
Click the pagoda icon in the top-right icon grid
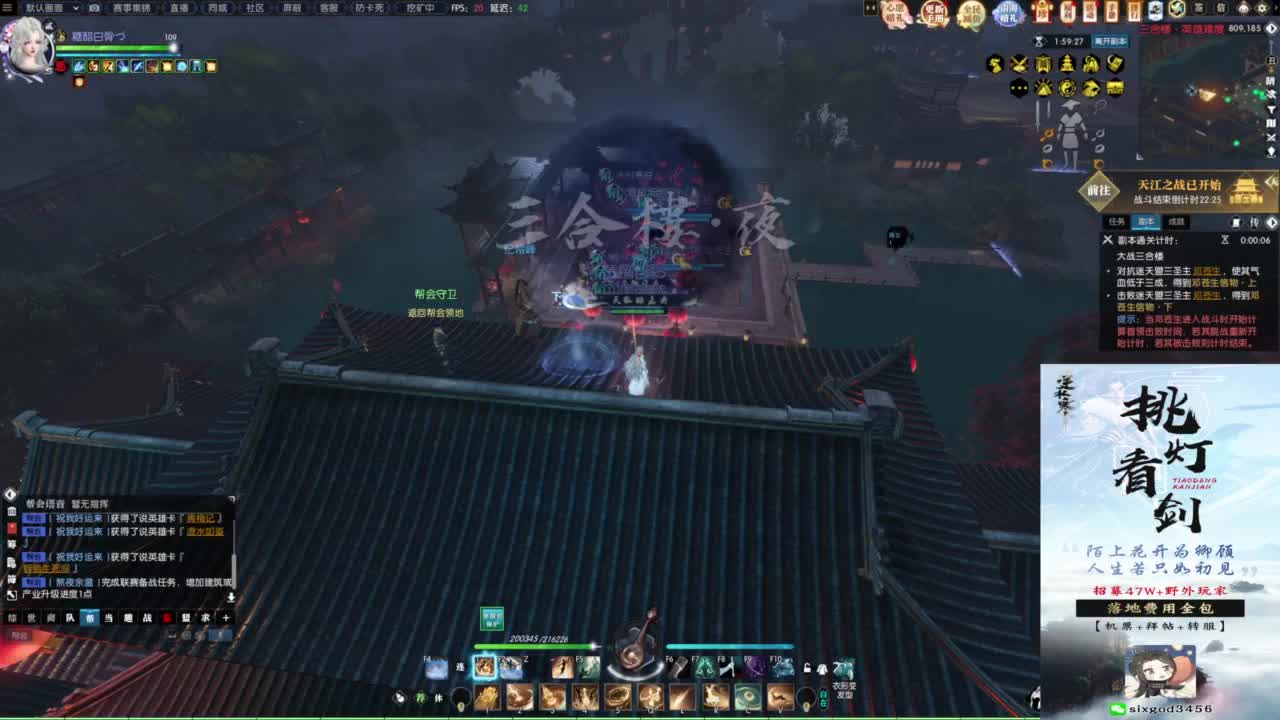tap(1067, 63)
